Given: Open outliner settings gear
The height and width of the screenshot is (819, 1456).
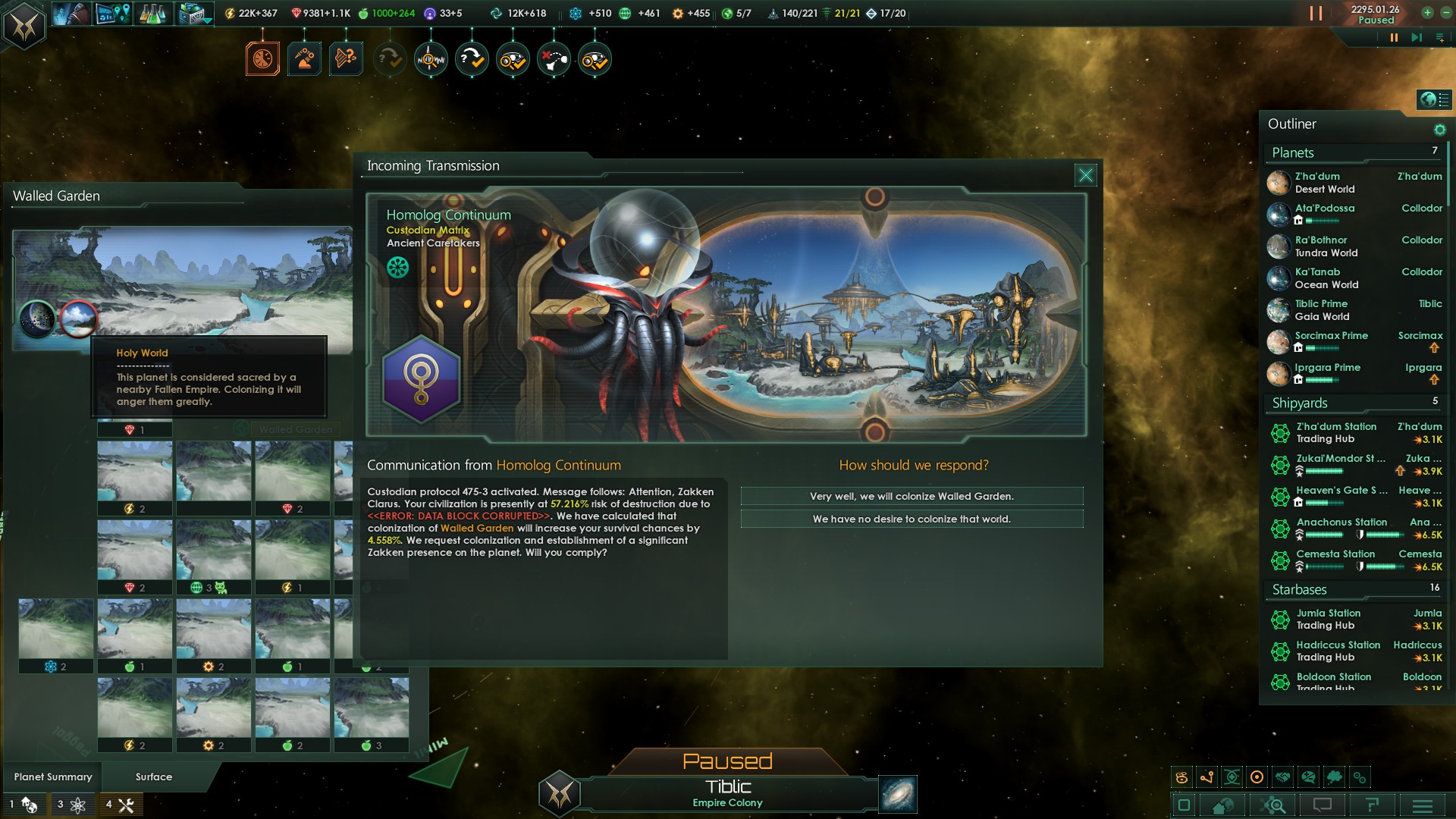Looking at the screenshot, I should [x=1439, y=130].
